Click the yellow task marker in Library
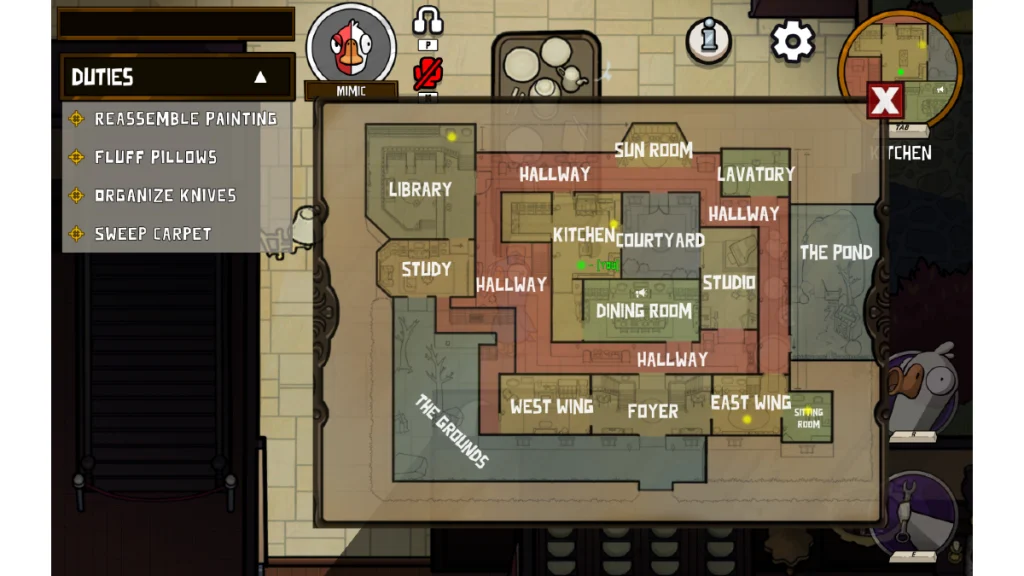This screenshot has width=1024, height=576. 452,137
